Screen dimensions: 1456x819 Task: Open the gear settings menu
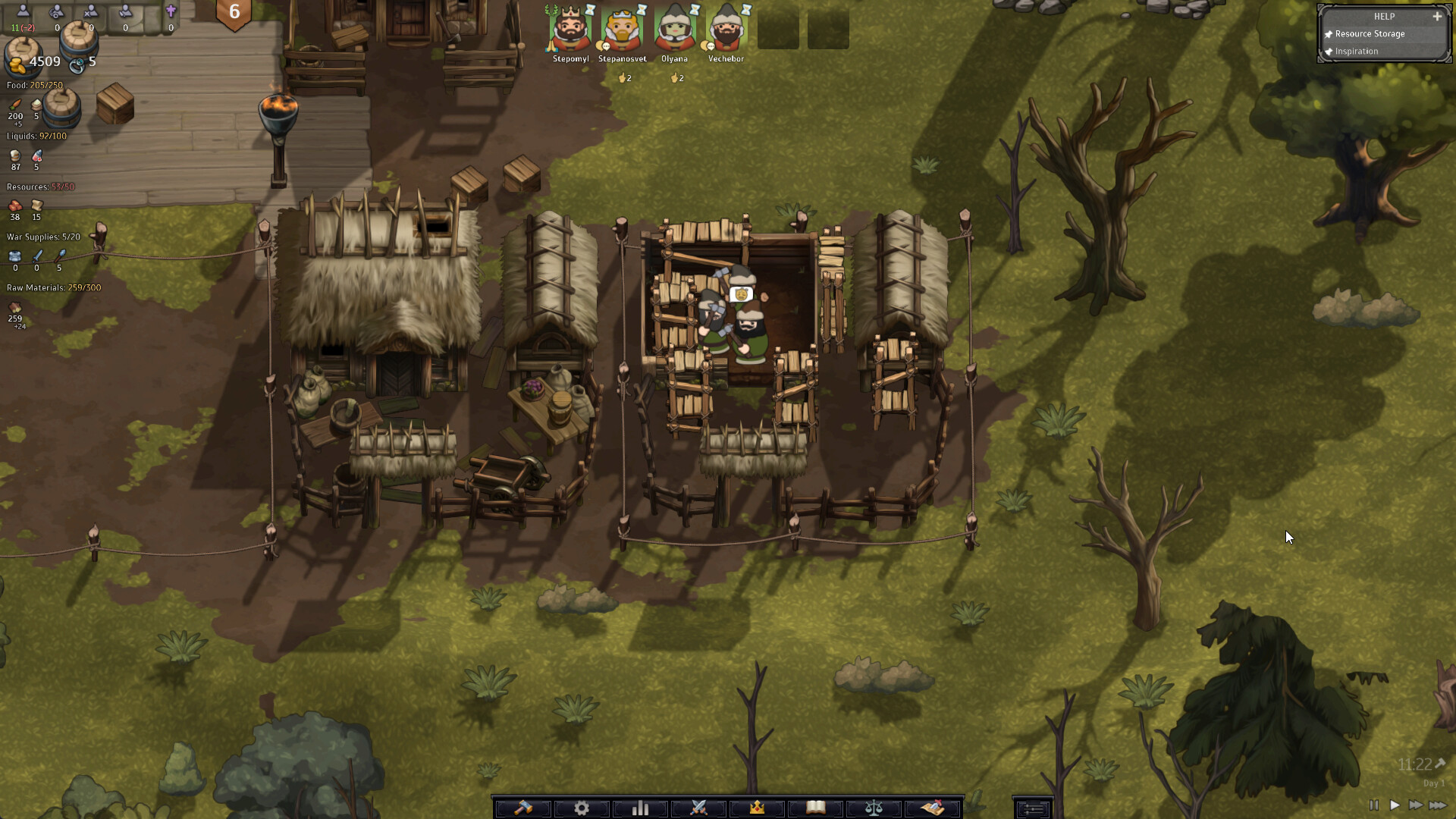[x=582, y=808]
